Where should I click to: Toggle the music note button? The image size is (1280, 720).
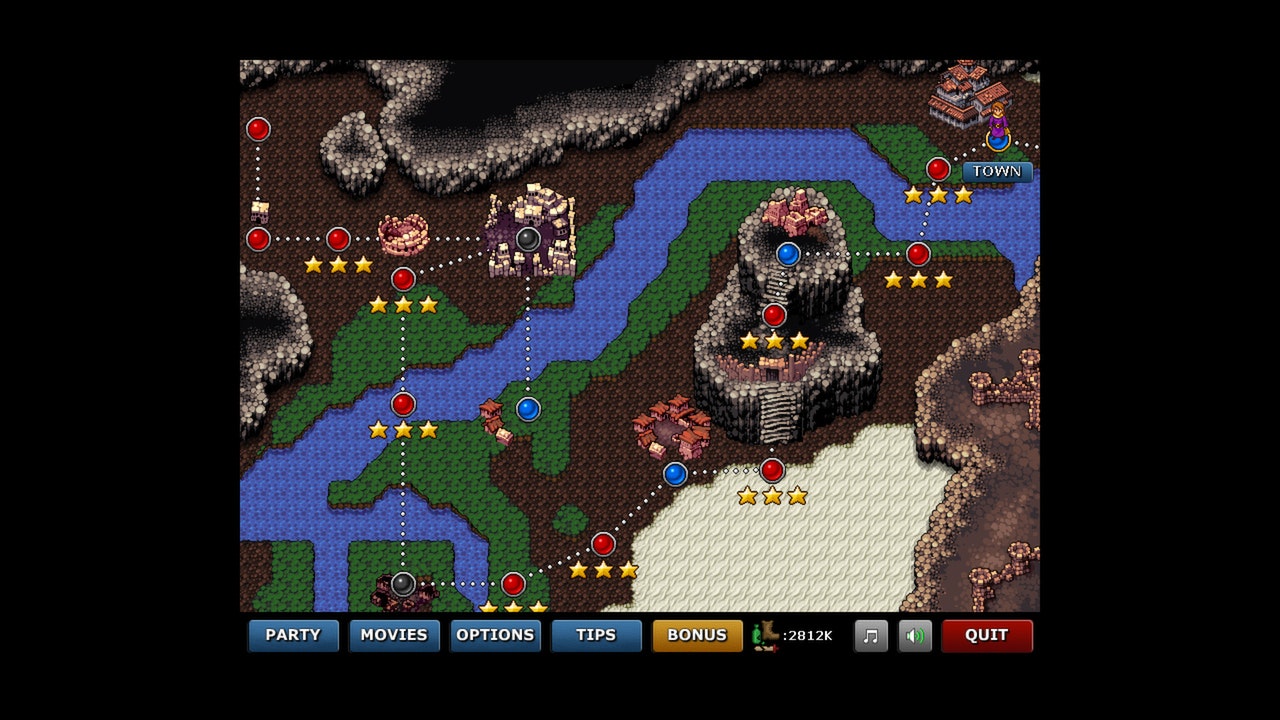(x=870, y=636)
